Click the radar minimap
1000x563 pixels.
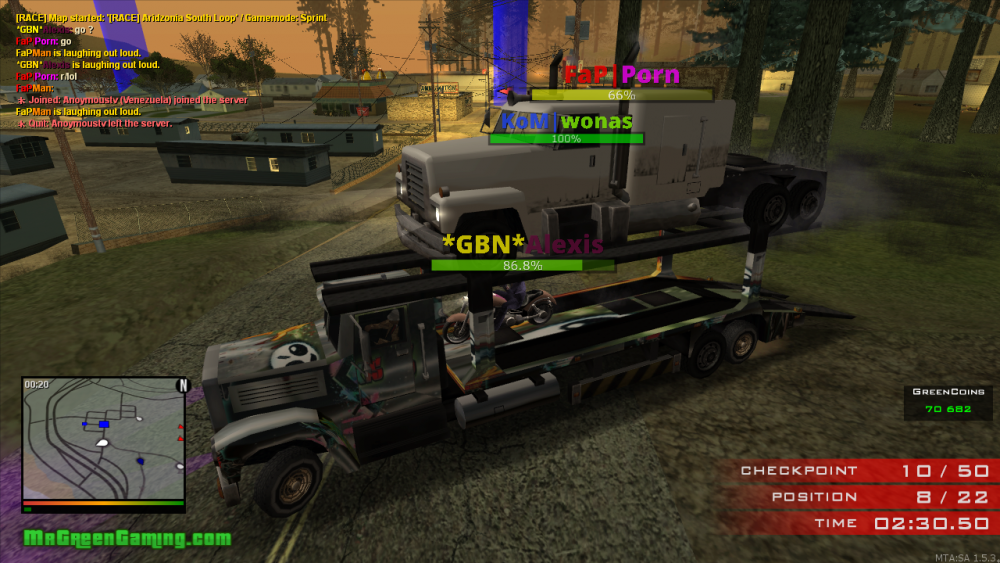pos(103,438)
